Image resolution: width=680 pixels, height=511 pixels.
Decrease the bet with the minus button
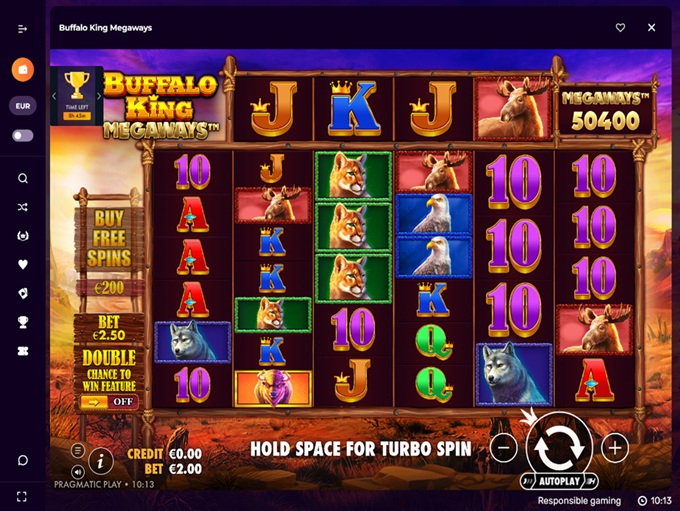(x=505, y=447)
